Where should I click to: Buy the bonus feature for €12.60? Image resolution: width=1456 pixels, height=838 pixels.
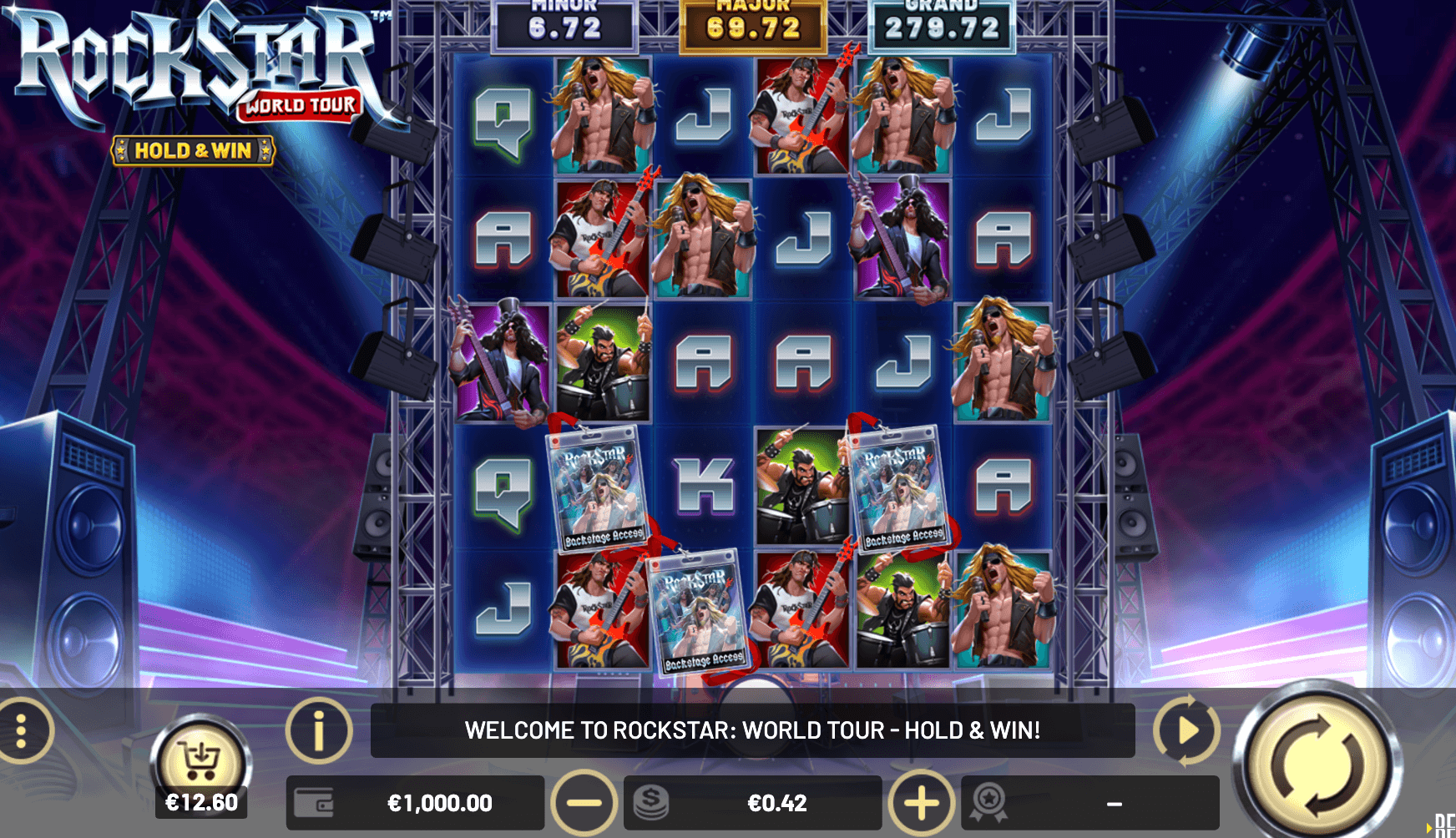point(200,765)
